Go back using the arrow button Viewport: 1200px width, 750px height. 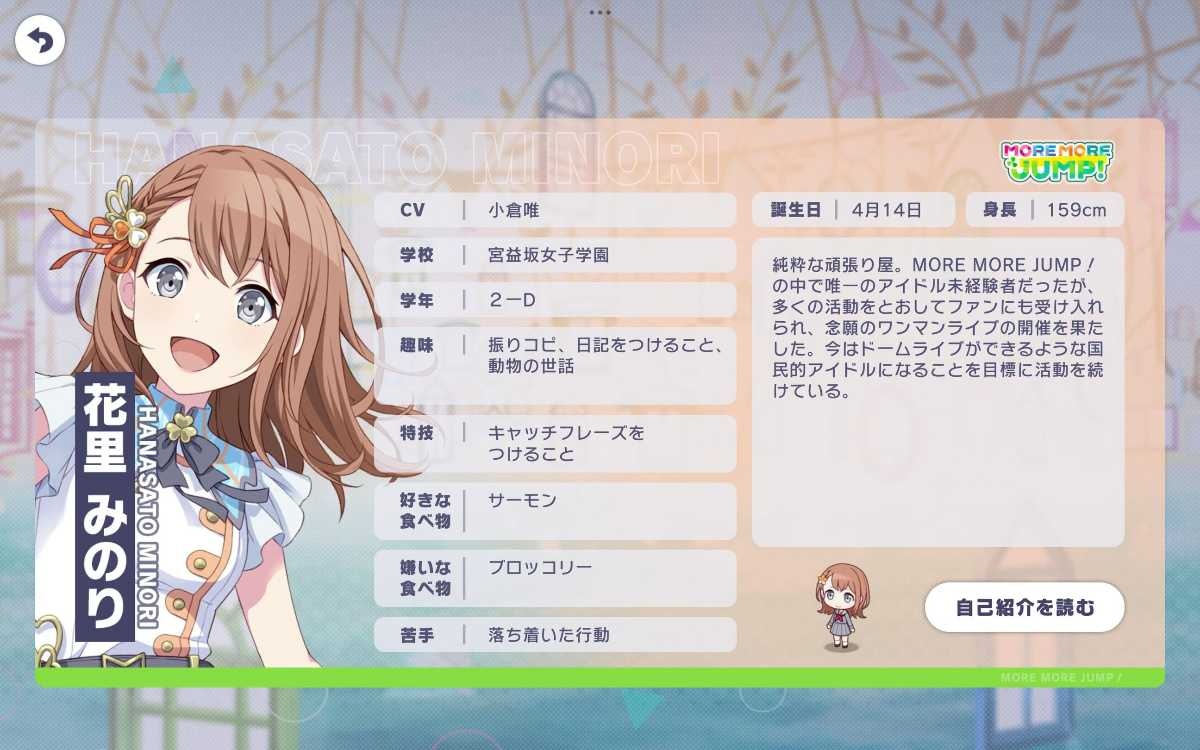click(40, 41)
